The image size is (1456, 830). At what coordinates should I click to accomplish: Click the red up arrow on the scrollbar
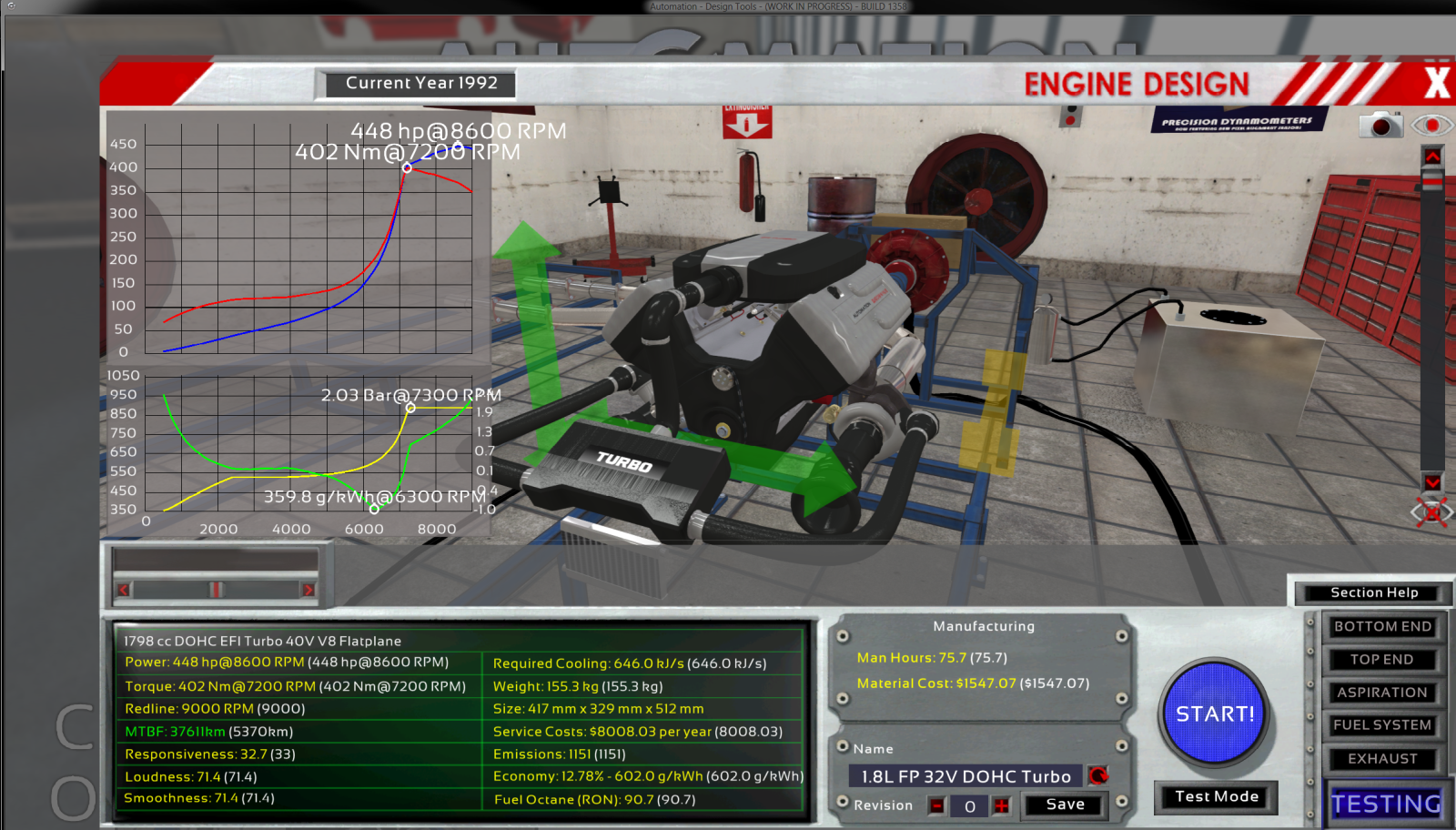click(x=1432, y=157)
